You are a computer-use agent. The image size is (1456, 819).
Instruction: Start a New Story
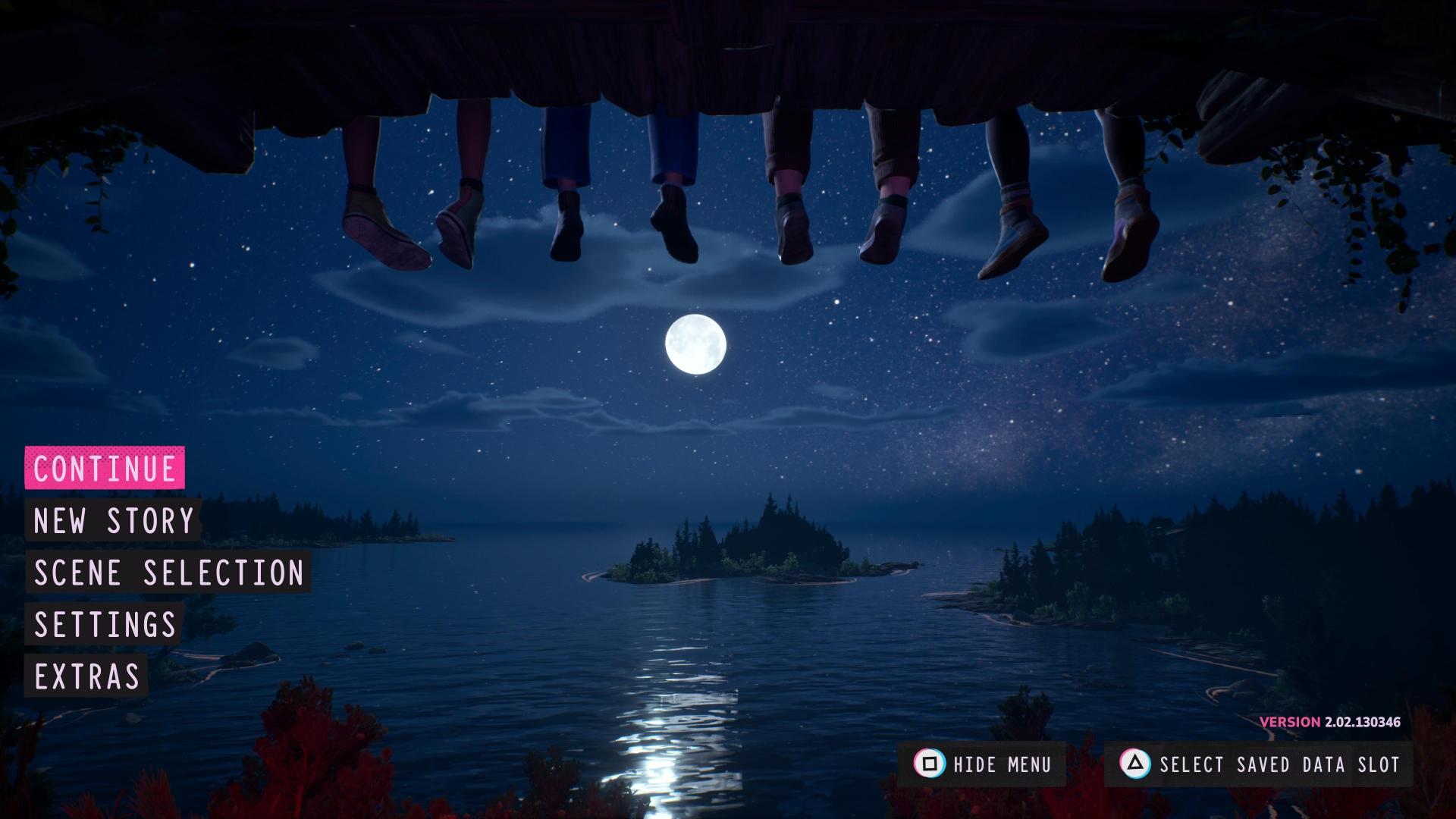point(114,520)
